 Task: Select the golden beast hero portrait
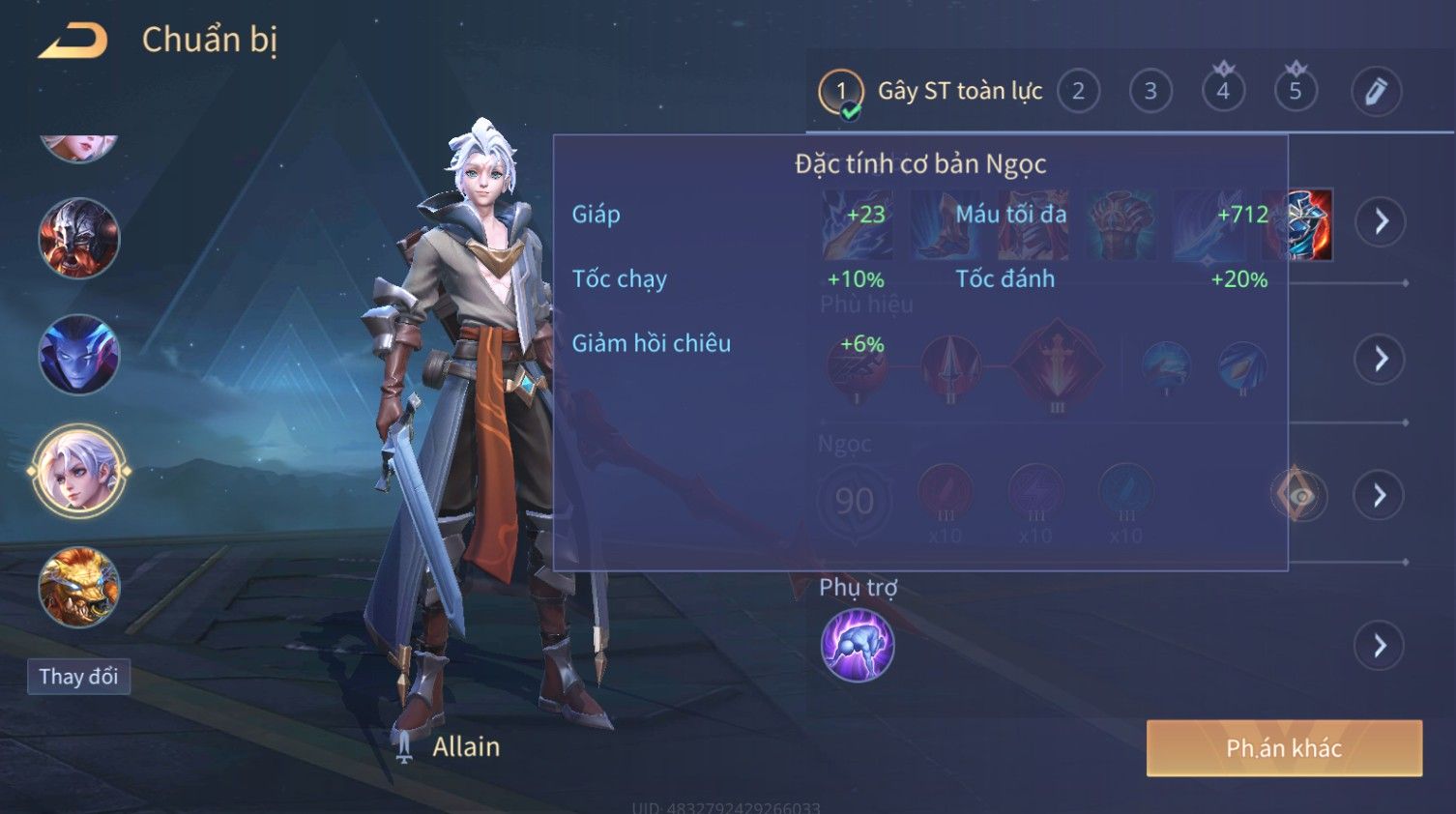[x=78, y=588]
